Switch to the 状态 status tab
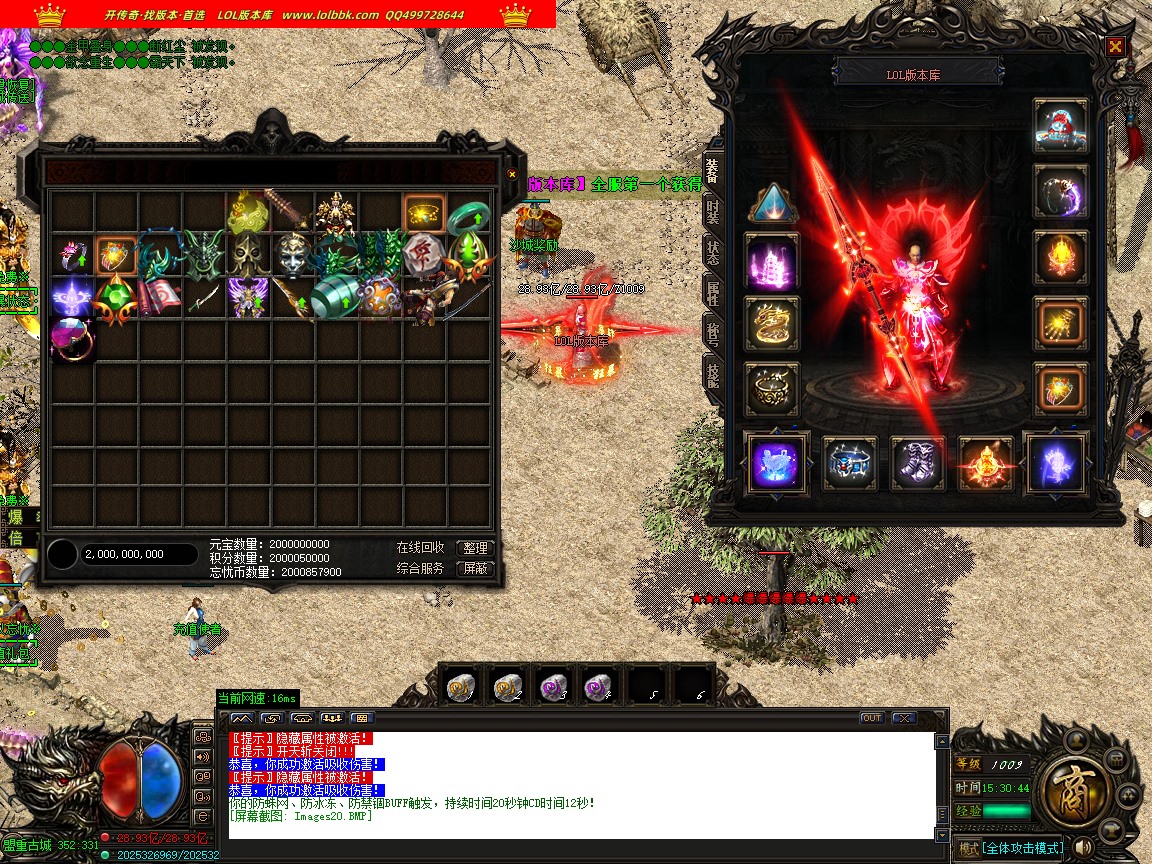 pos(712,252)
